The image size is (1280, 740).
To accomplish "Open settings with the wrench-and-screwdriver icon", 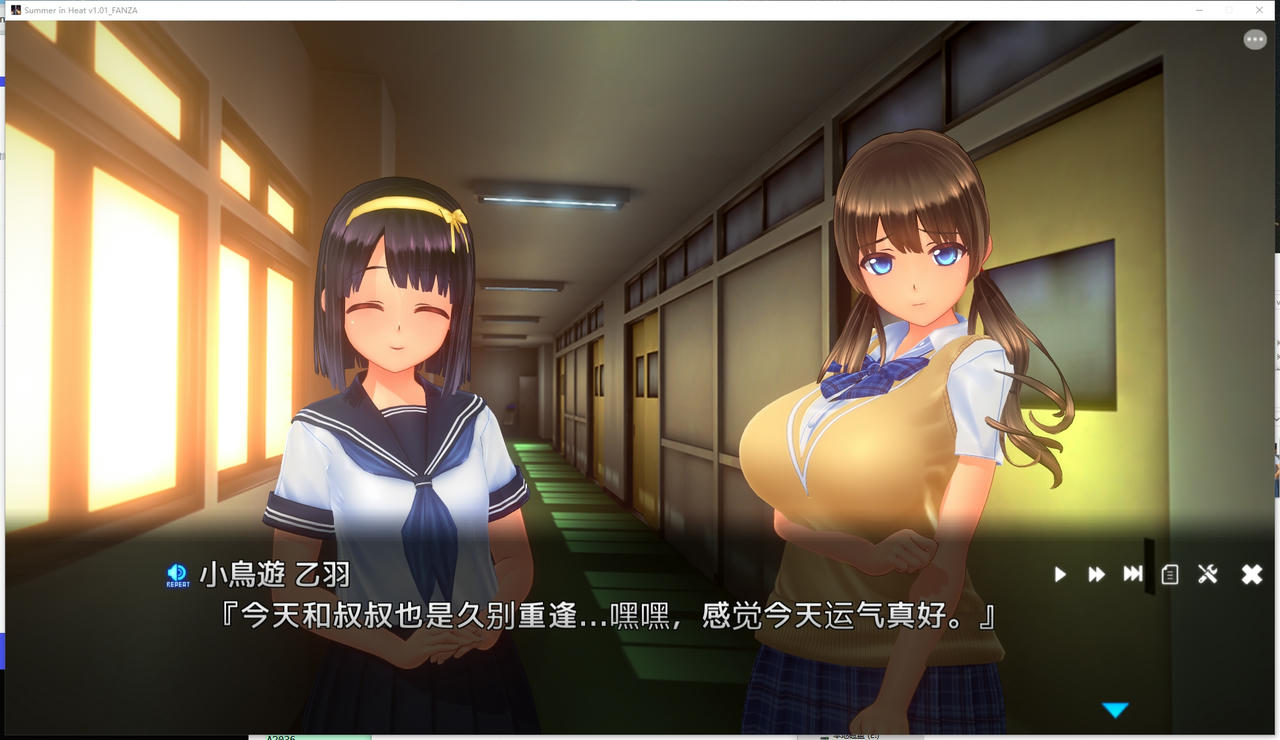I will [x=1207, y=574].
